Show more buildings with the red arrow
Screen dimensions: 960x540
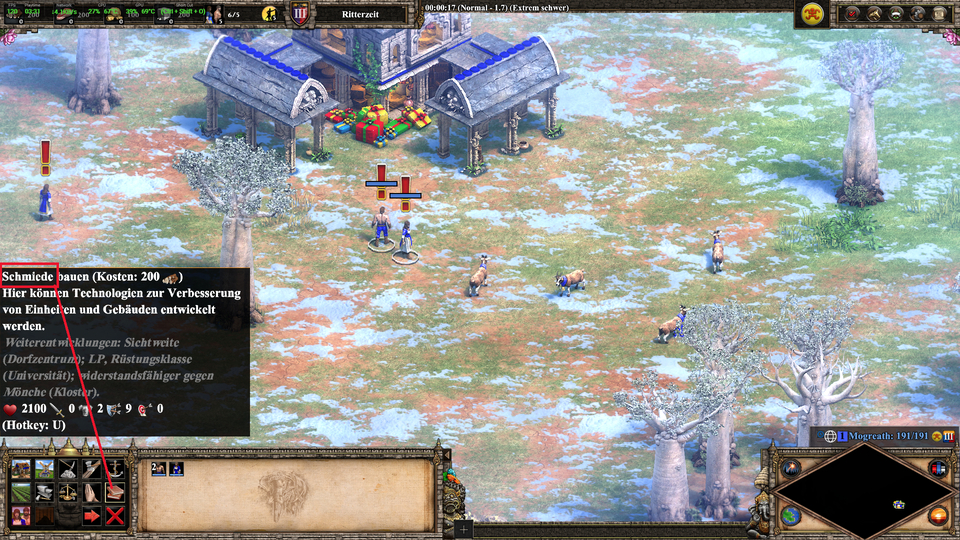(x=92, y=516)
